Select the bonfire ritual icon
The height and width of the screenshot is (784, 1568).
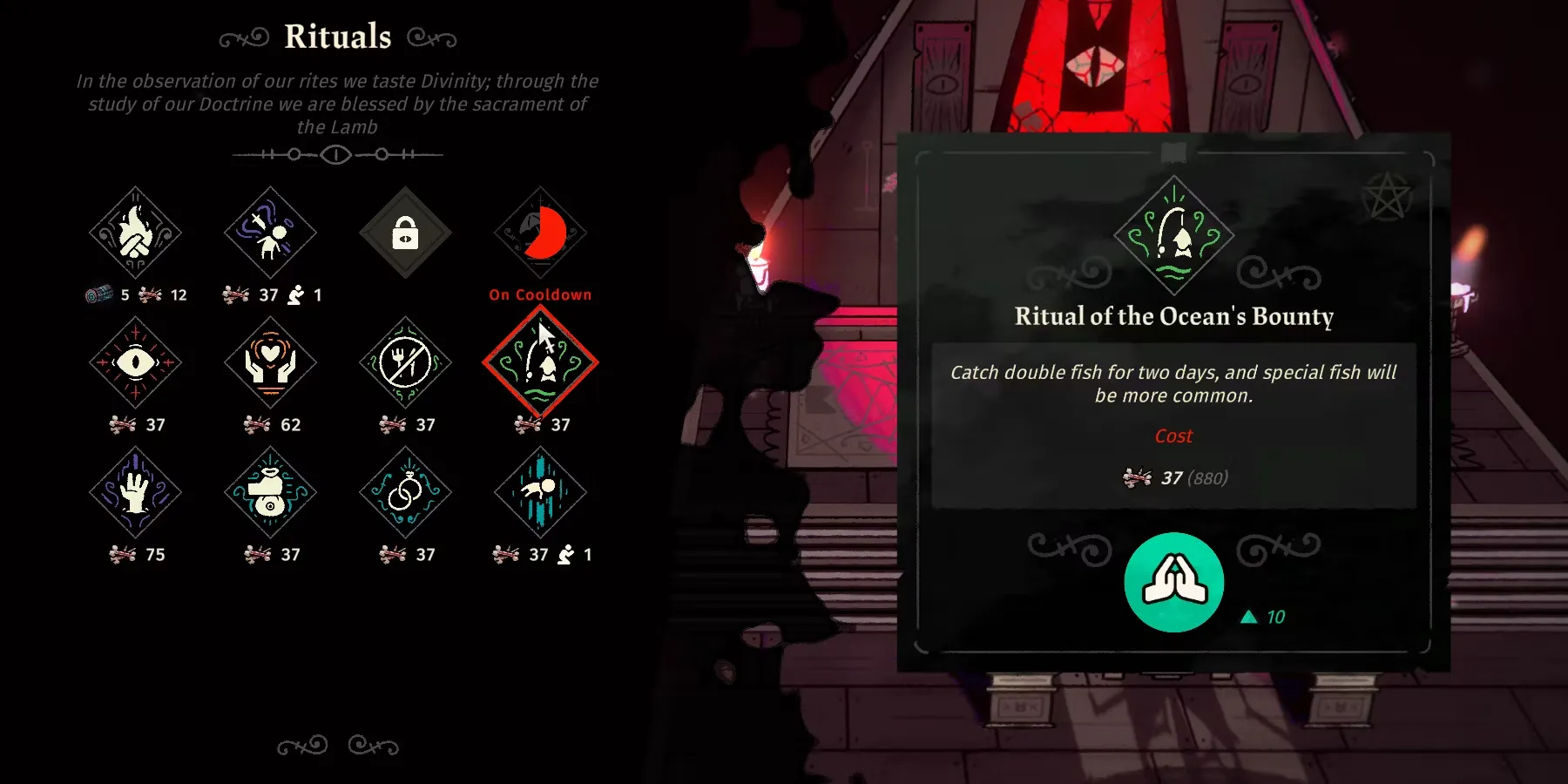point(135,233)
